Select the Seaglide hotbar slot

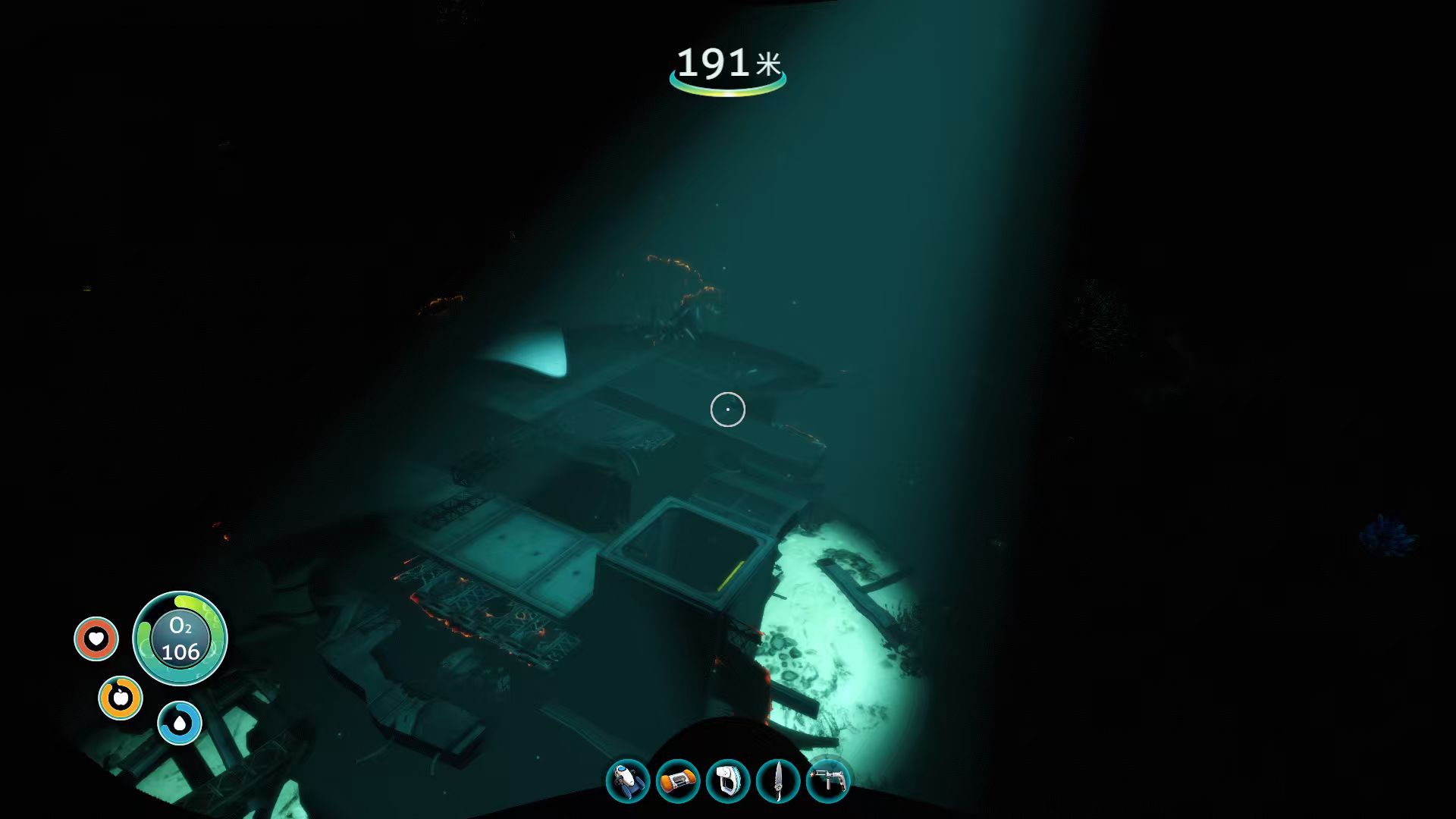628,781
